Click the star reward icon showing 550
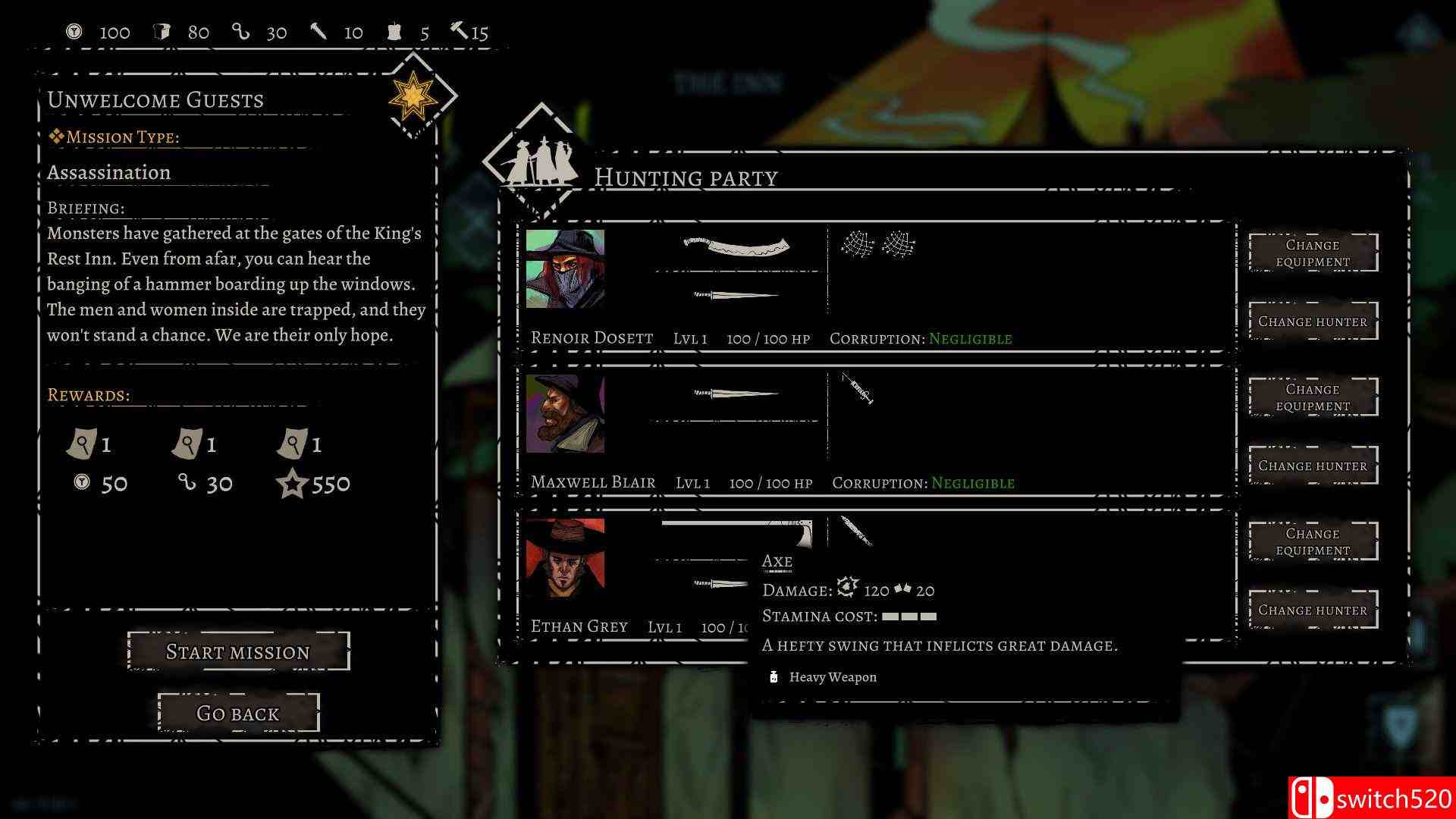This screenshot has width=1456, height=819. (293, 483)
